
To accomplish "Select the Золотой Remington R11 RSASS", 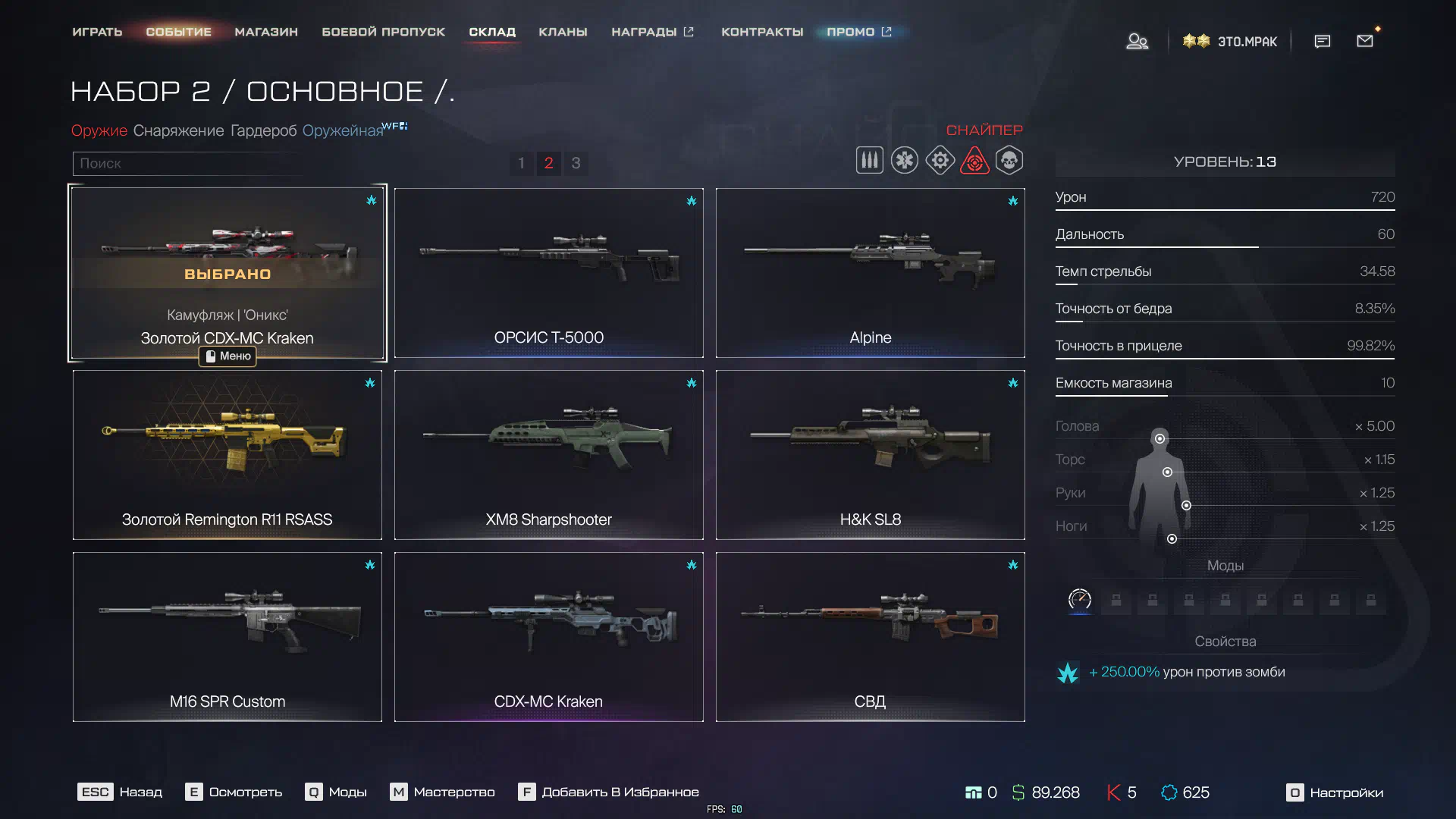I will (x=227, y=455).
